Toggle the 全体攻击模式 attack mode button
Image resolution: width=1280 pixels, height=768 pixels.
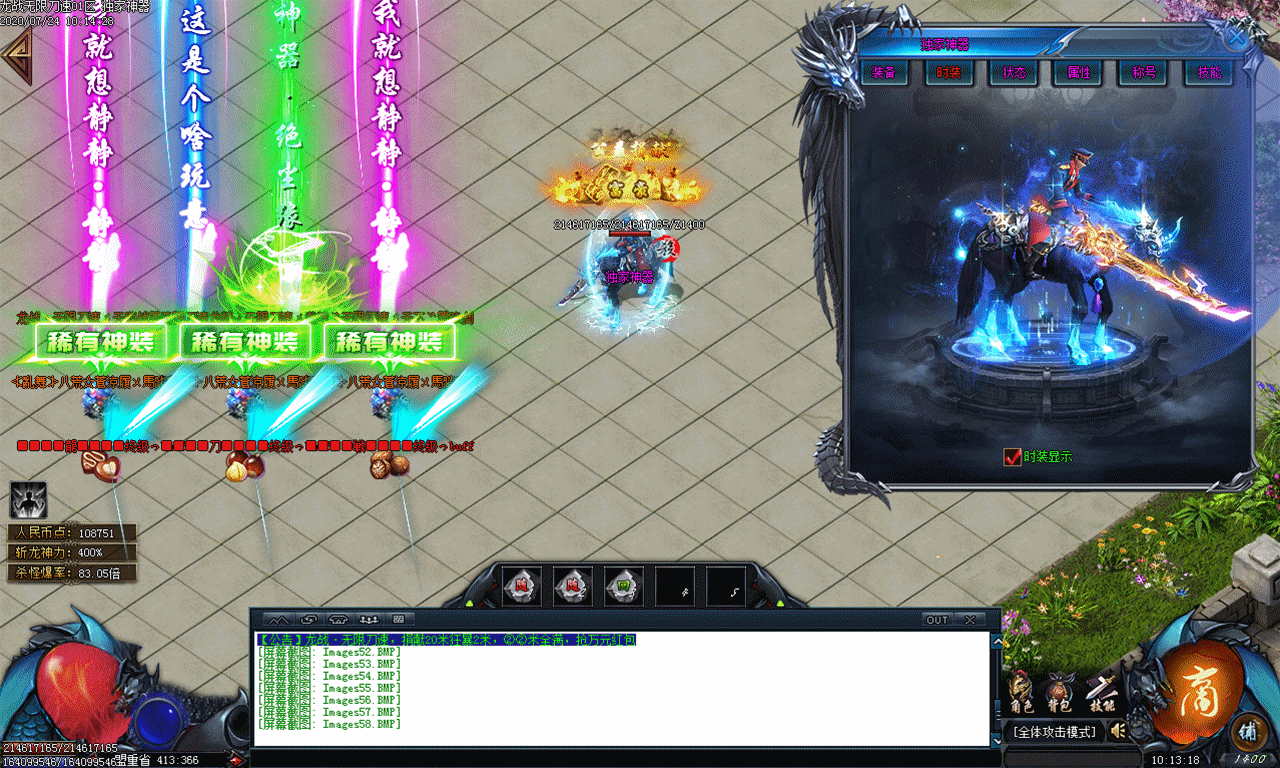[1054, 732]
